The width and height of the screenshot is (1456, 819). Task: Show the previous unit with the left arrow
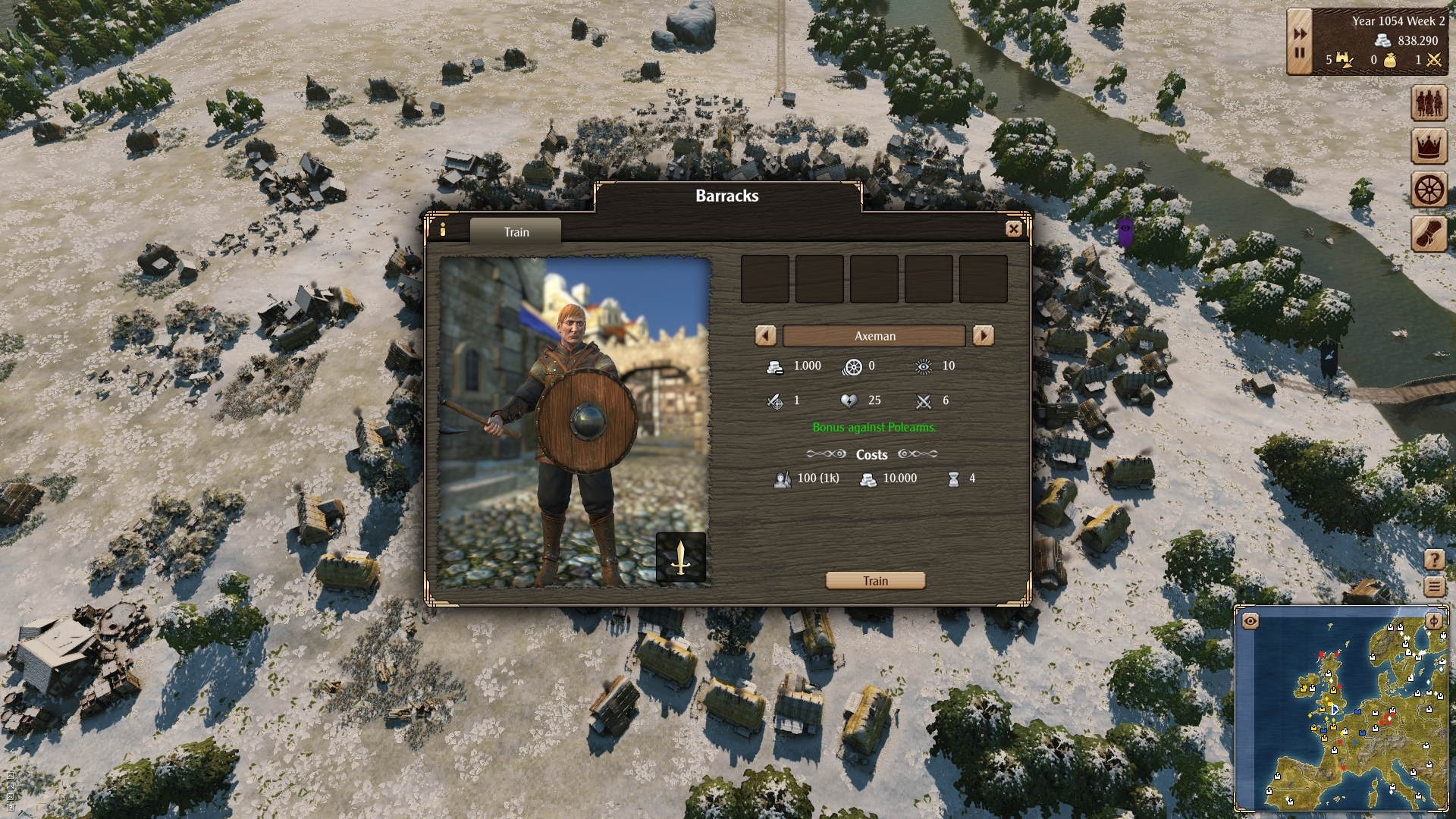[765, 335]
